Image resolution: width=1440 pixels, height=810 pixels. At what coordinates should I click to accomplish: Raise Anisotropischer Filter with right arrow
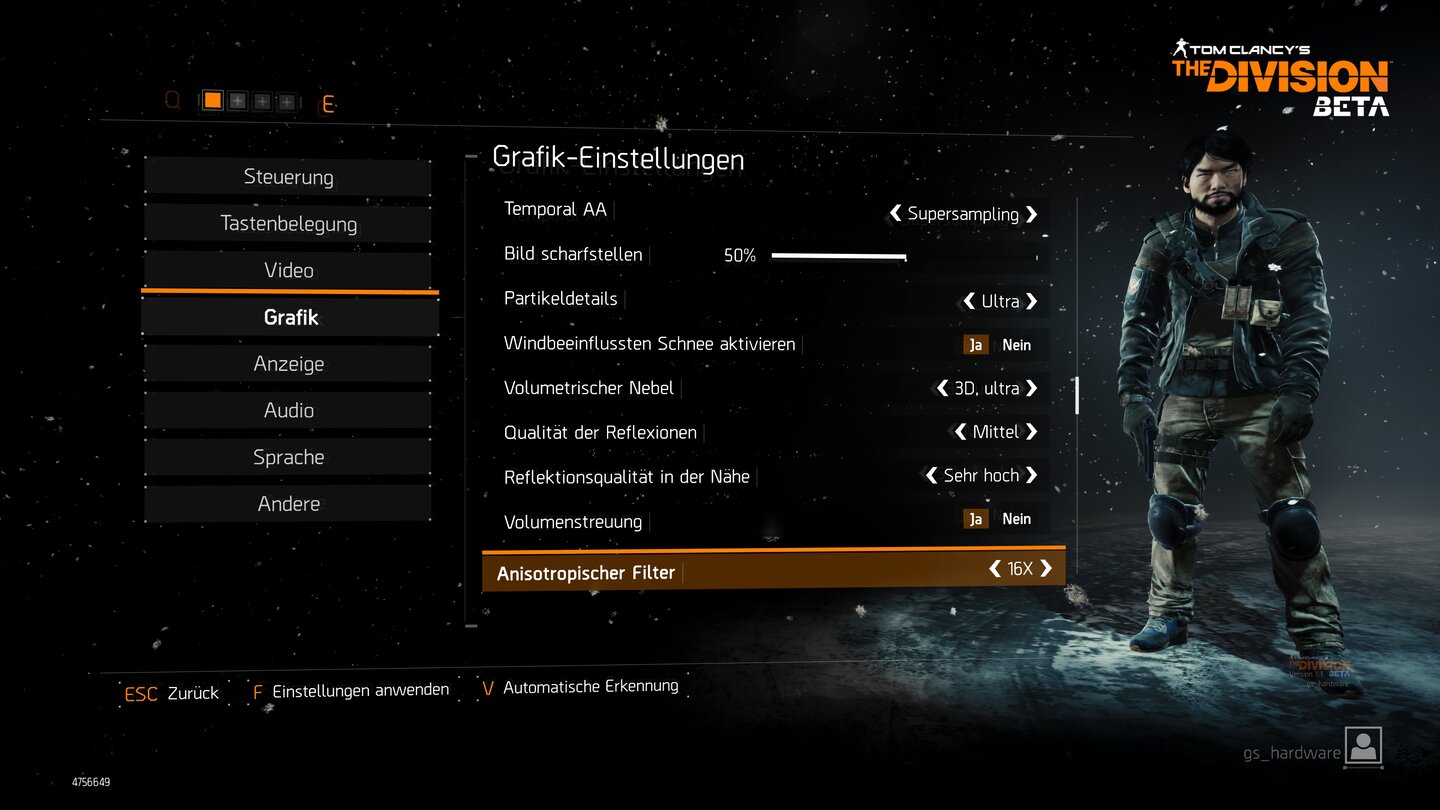coord(1047,568)
